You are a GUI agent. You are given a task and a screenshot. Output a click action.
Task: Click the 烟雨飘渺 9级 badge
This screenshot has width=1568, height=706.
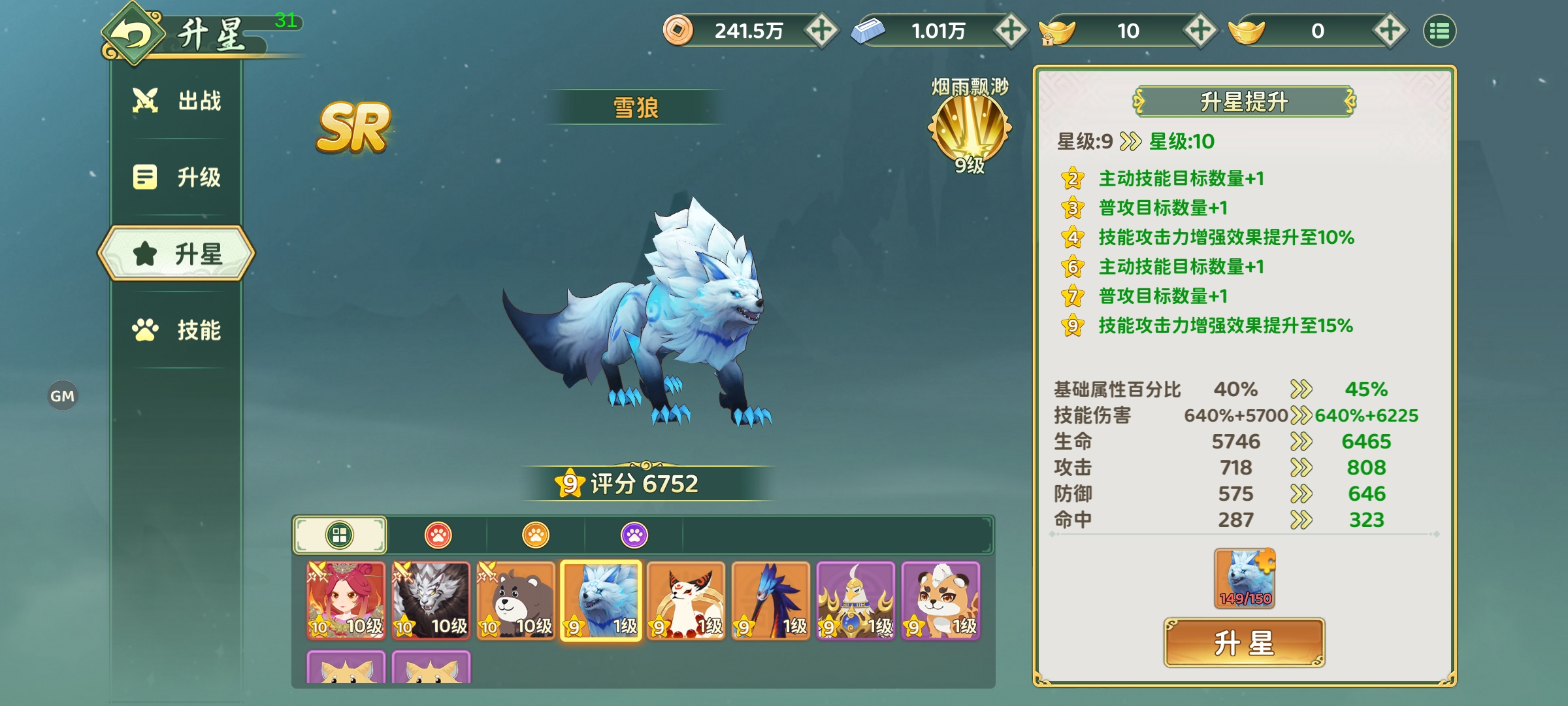(x=970, y=124)
